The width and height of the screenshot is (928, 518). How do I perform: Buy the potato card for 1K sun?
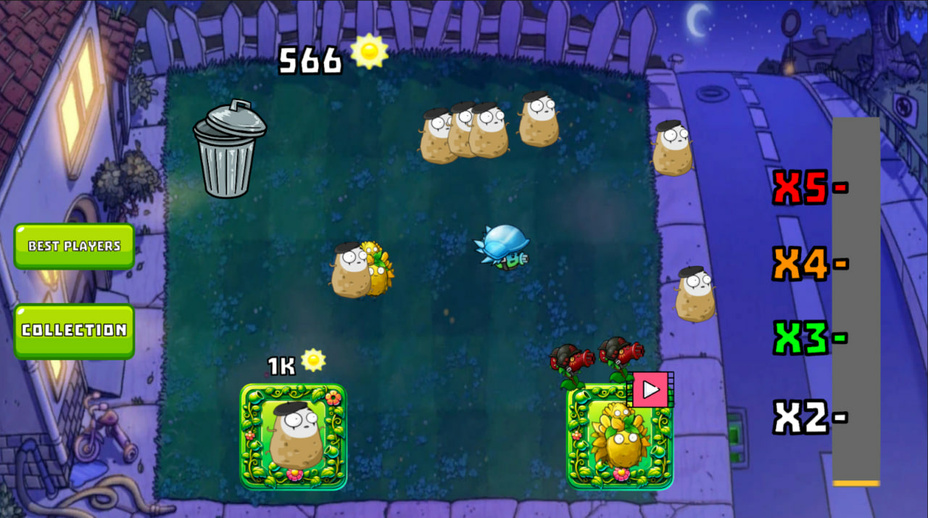coord(293,436)
